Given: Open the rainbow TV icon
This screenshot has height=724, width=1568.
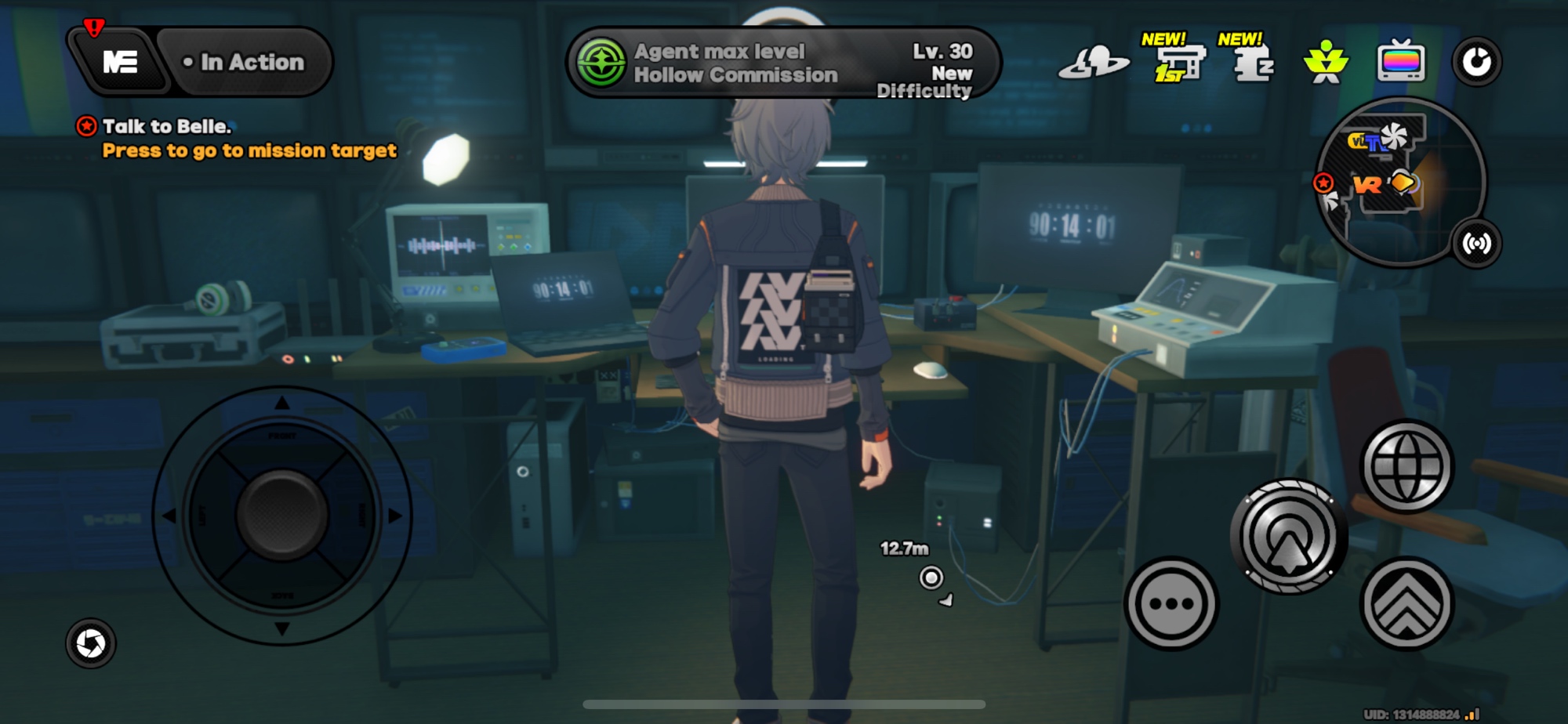Looking at the screenshot, I should point(1401,62).
